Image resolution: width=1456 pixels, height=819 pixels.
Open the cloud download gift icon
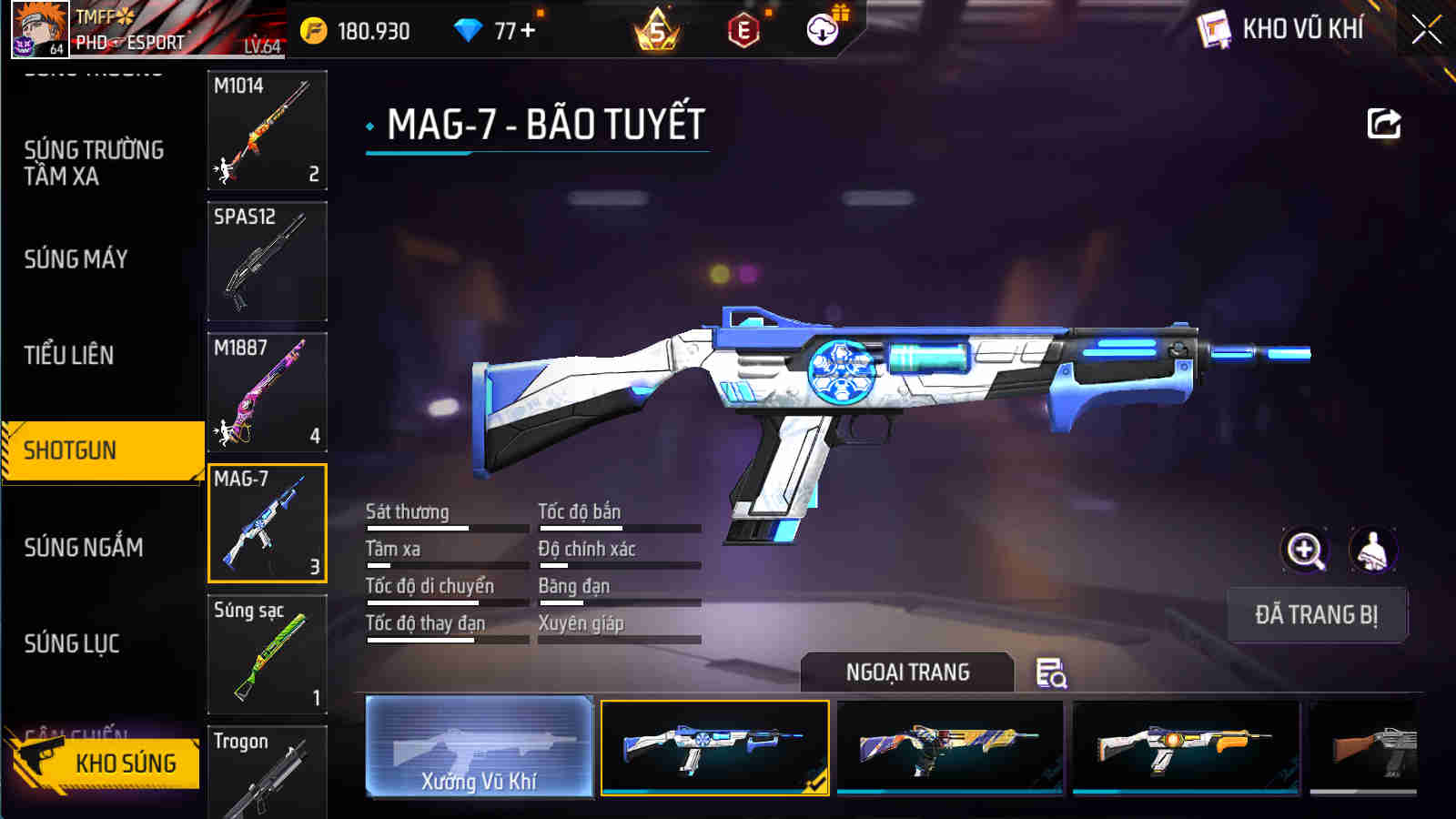[821, 30]
